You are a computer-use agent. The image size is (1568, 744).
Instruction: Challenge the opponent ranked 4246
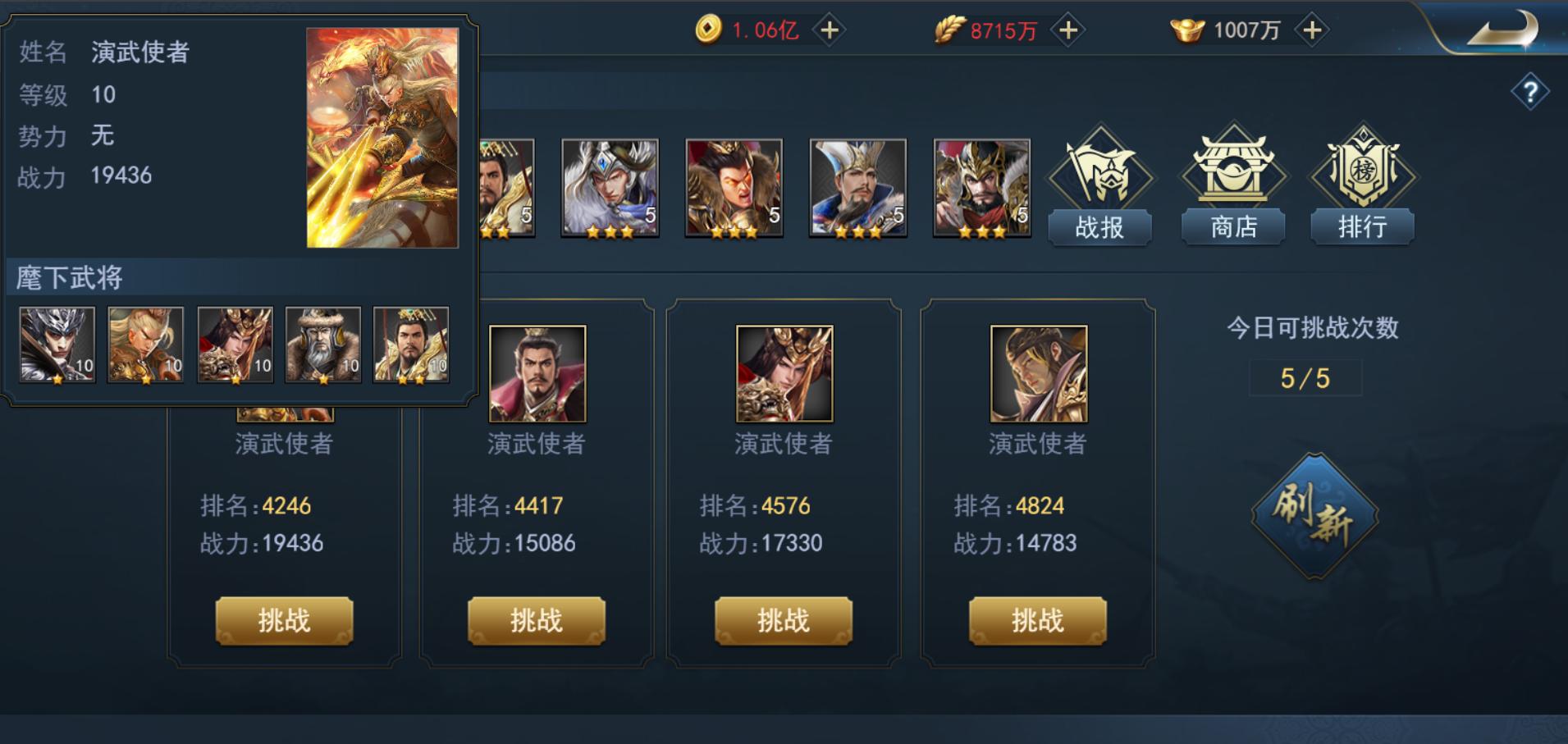click(283, 621)
